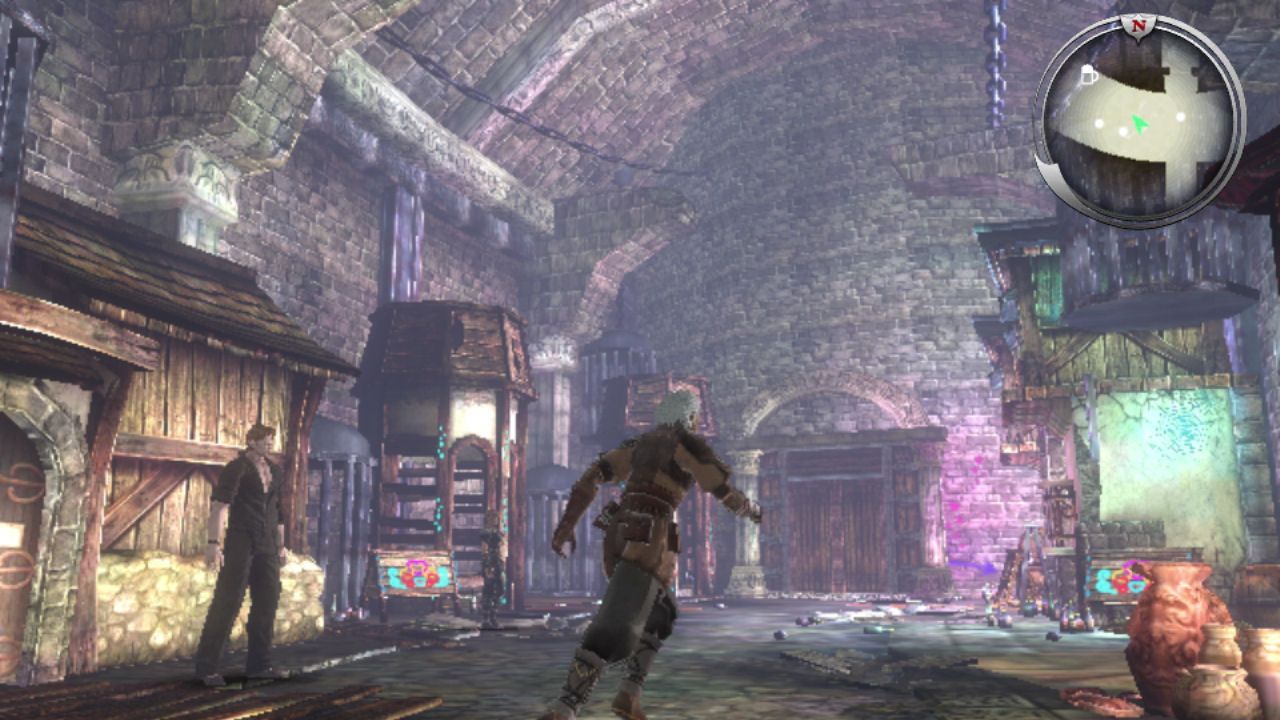Click the tankard tavern icon on the minimap

coord(1089,73)
